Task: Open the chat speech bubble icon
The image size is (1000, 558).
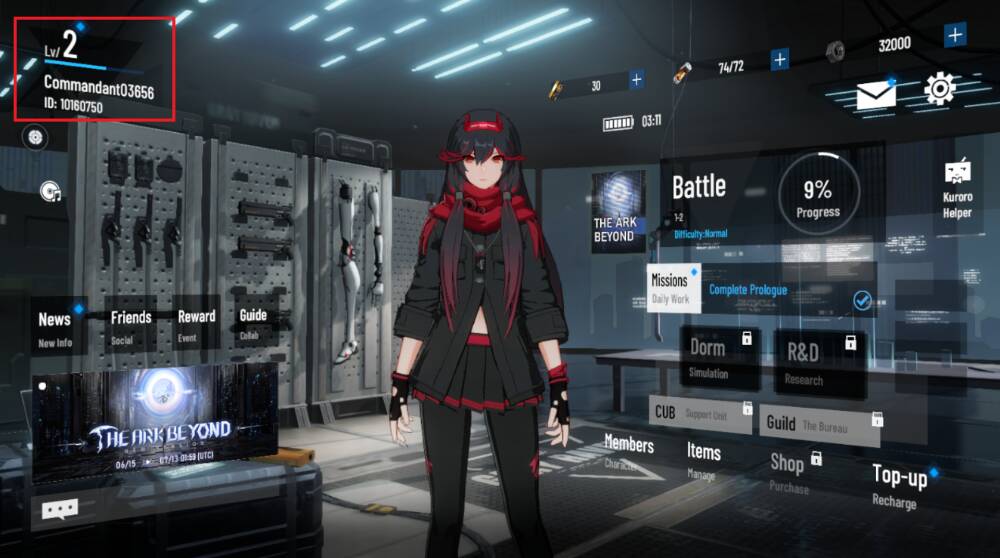Action: (60, 510)
